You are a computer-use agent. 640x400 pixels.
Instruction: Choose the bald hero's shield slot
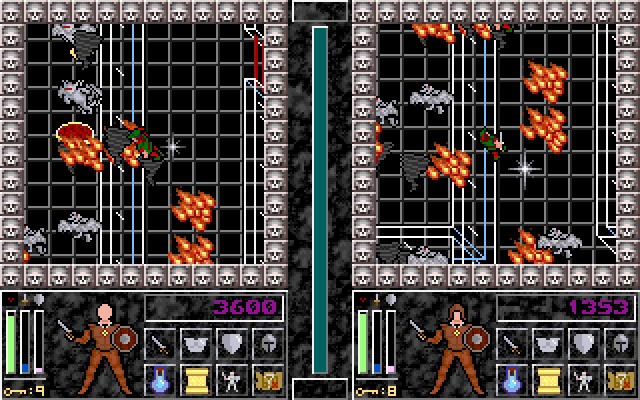pos(230,345)
